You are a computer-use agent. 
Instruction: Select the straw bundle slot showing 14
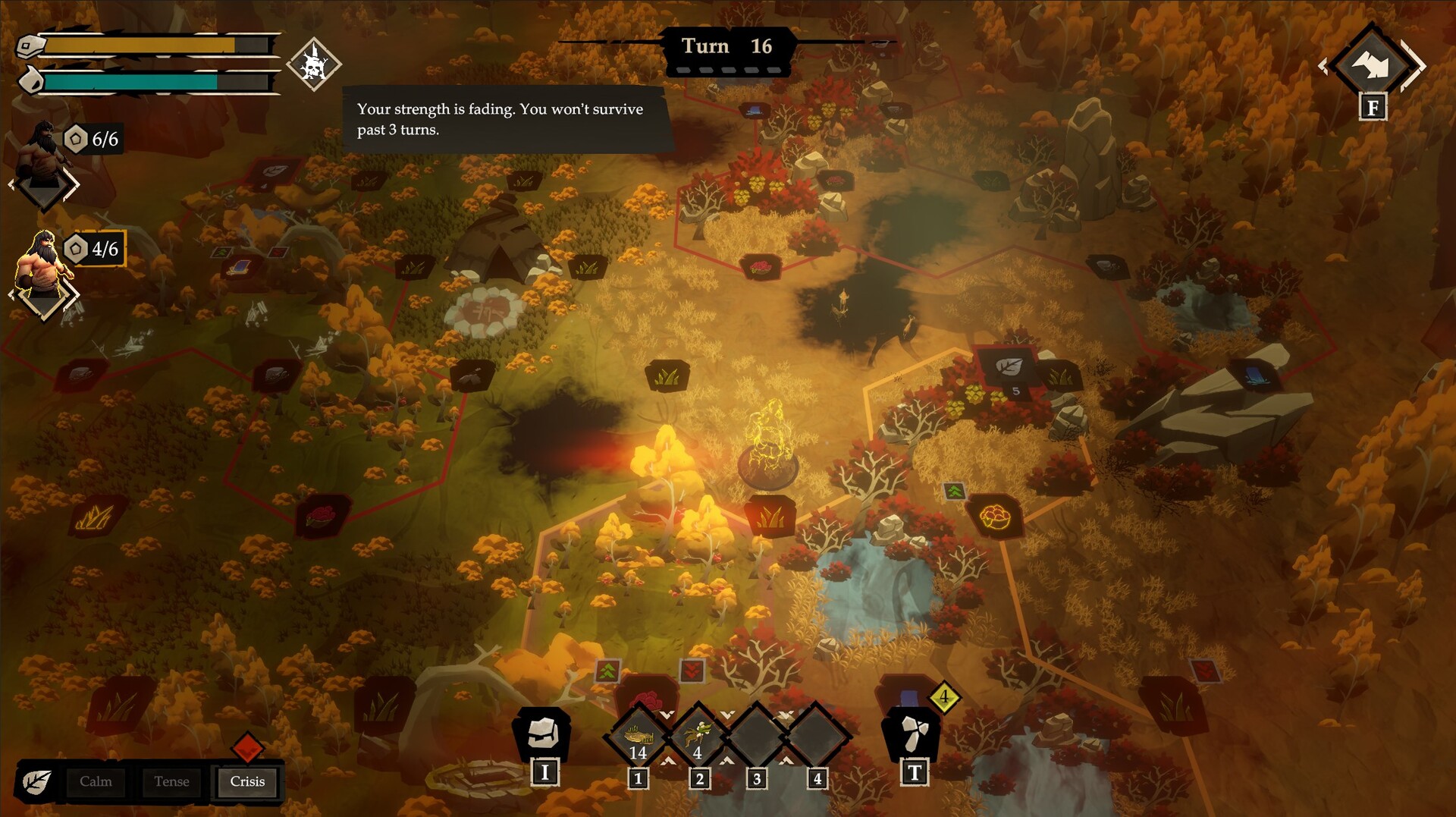click(x=639, y=737)
